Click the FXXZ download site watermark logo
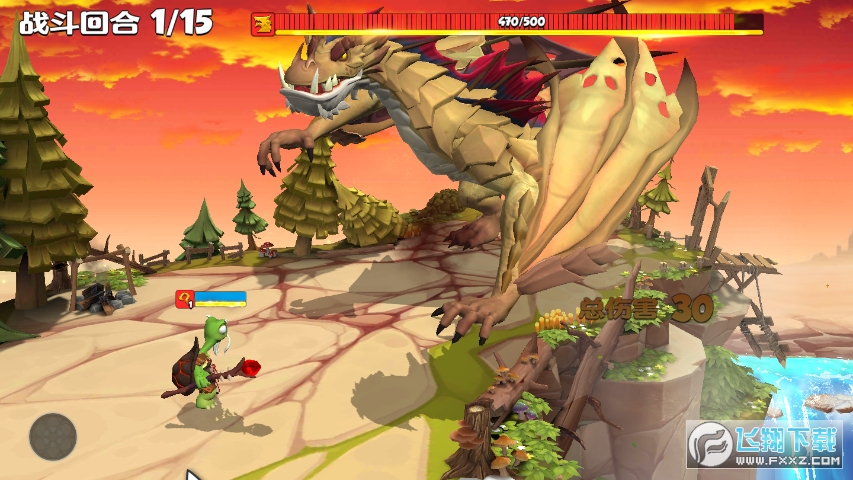 coord(765,444)
